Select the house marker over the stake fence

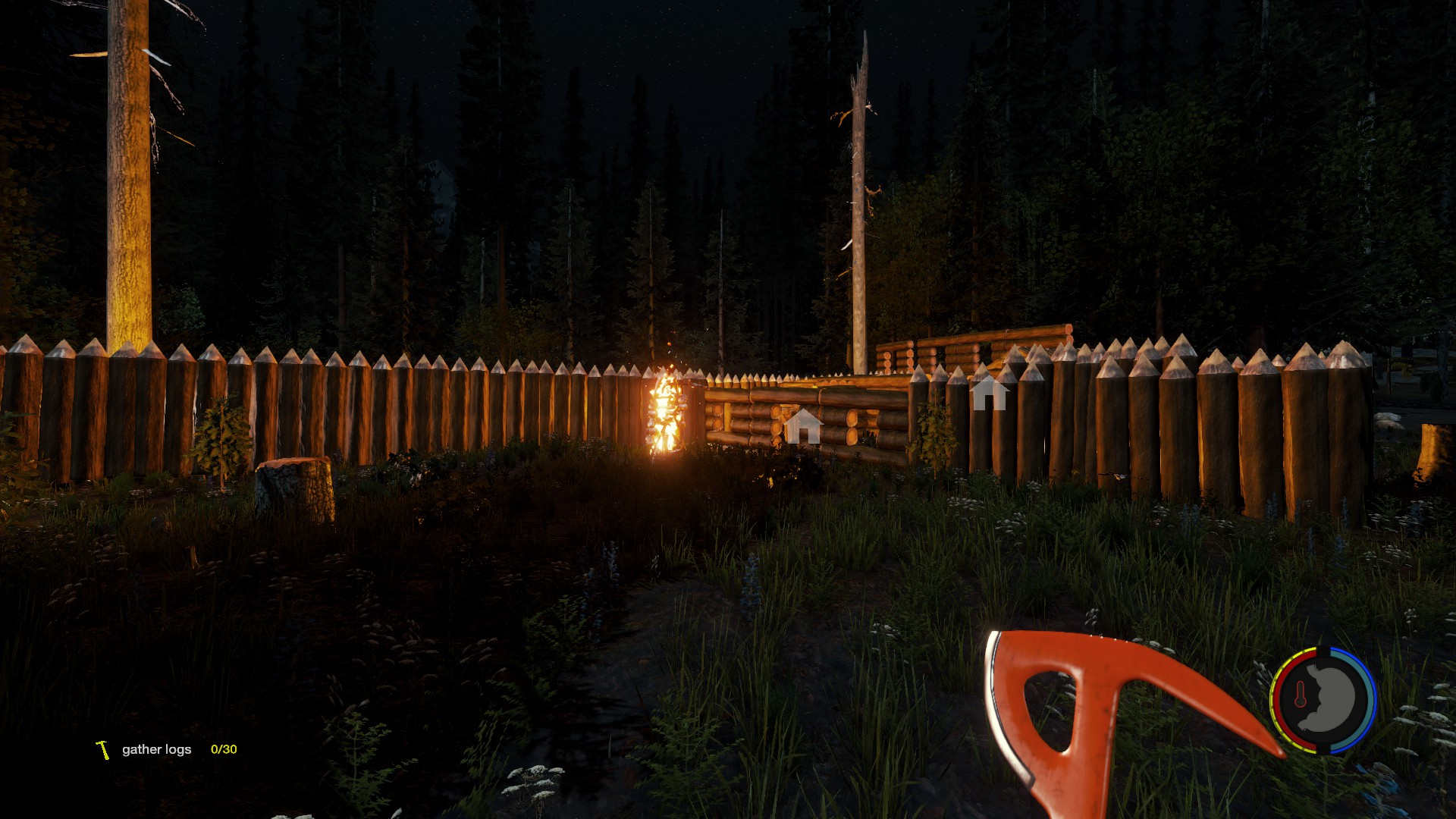tap(989, 393)
